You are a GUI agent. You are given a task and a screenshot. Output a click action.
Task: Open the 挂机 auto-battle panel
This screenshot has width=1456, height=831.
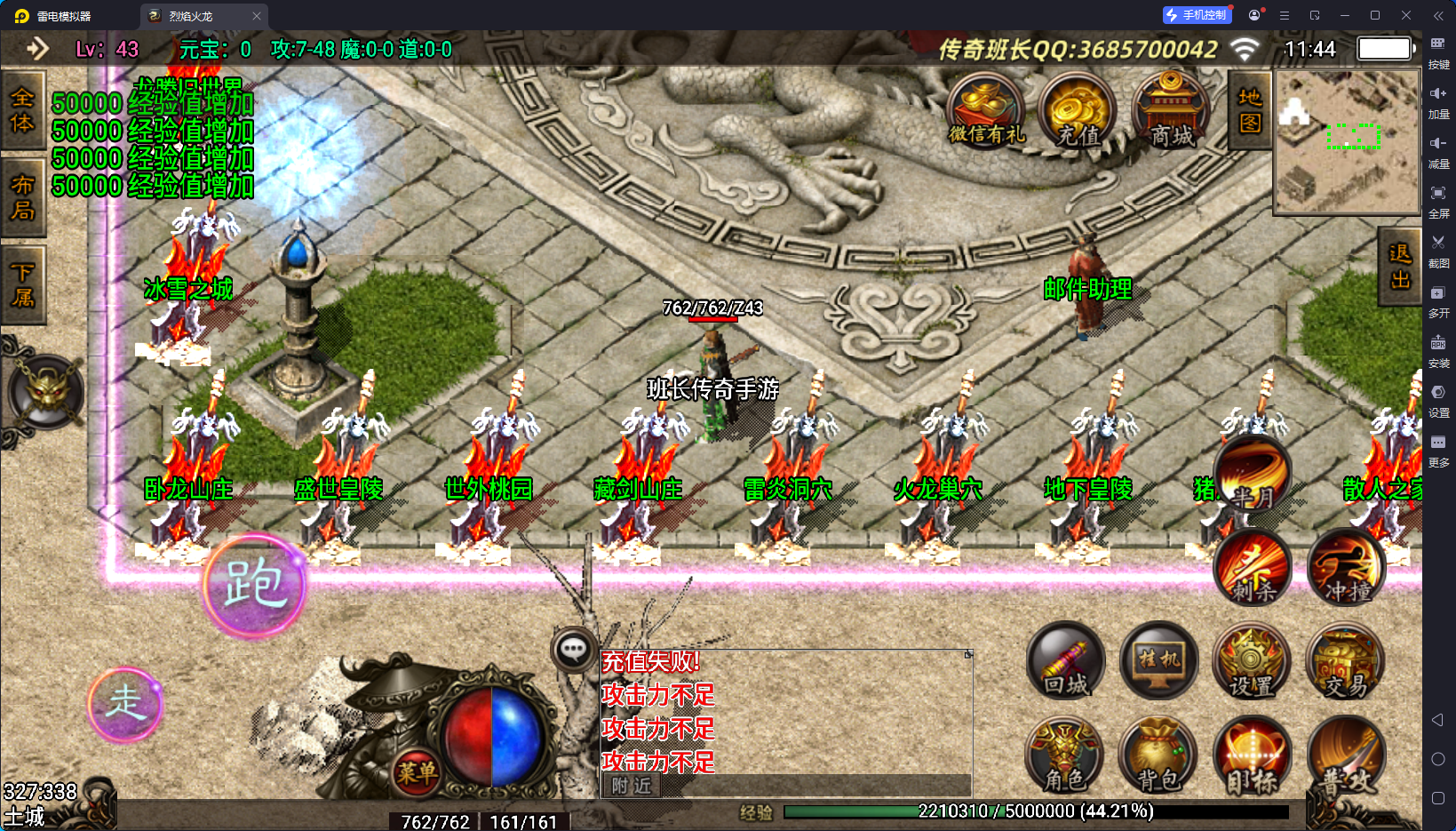coord(1159,661)
